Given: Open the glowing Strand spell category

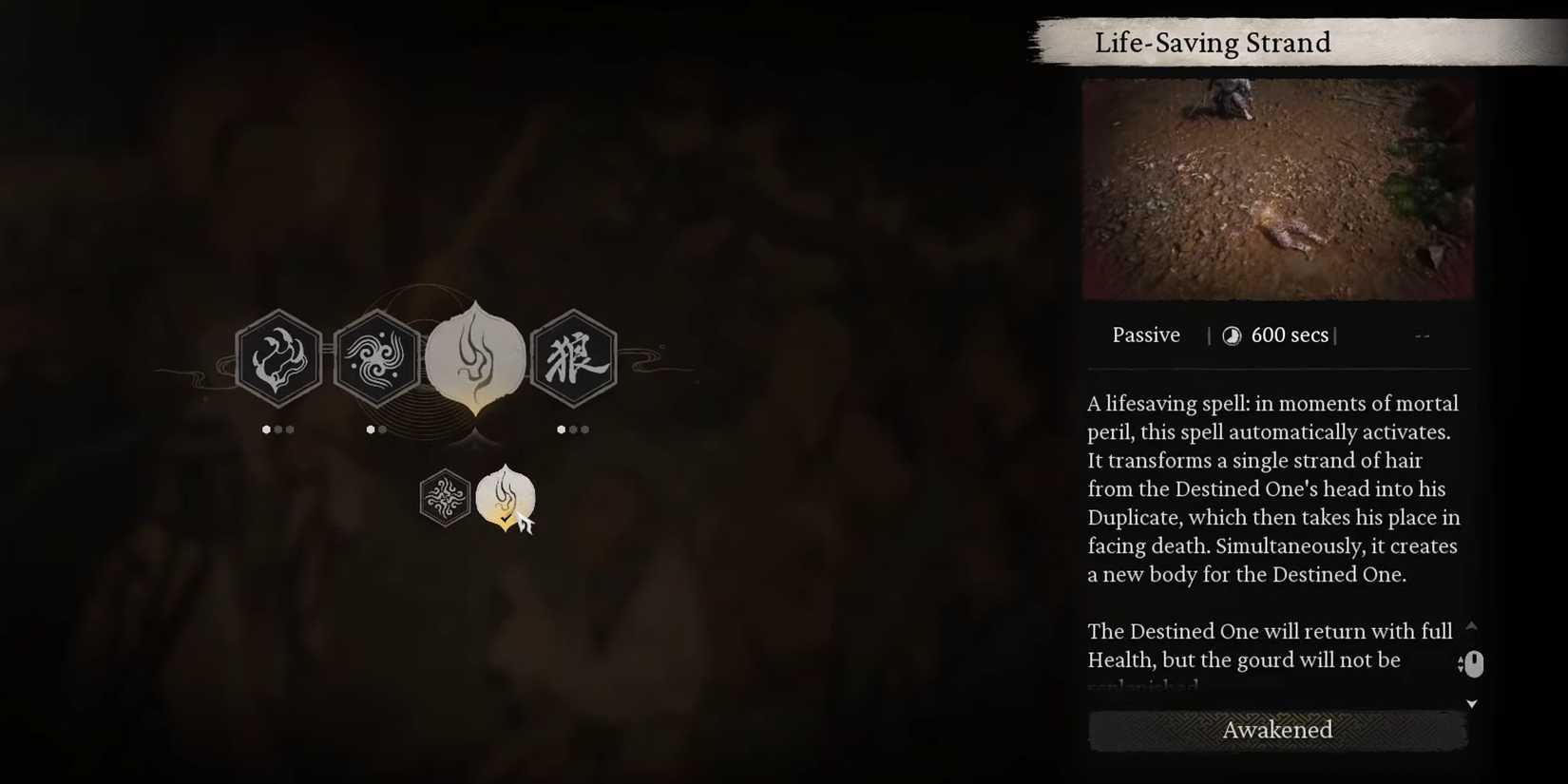Looking at the screenshot, I should click(x=475, y=356).
